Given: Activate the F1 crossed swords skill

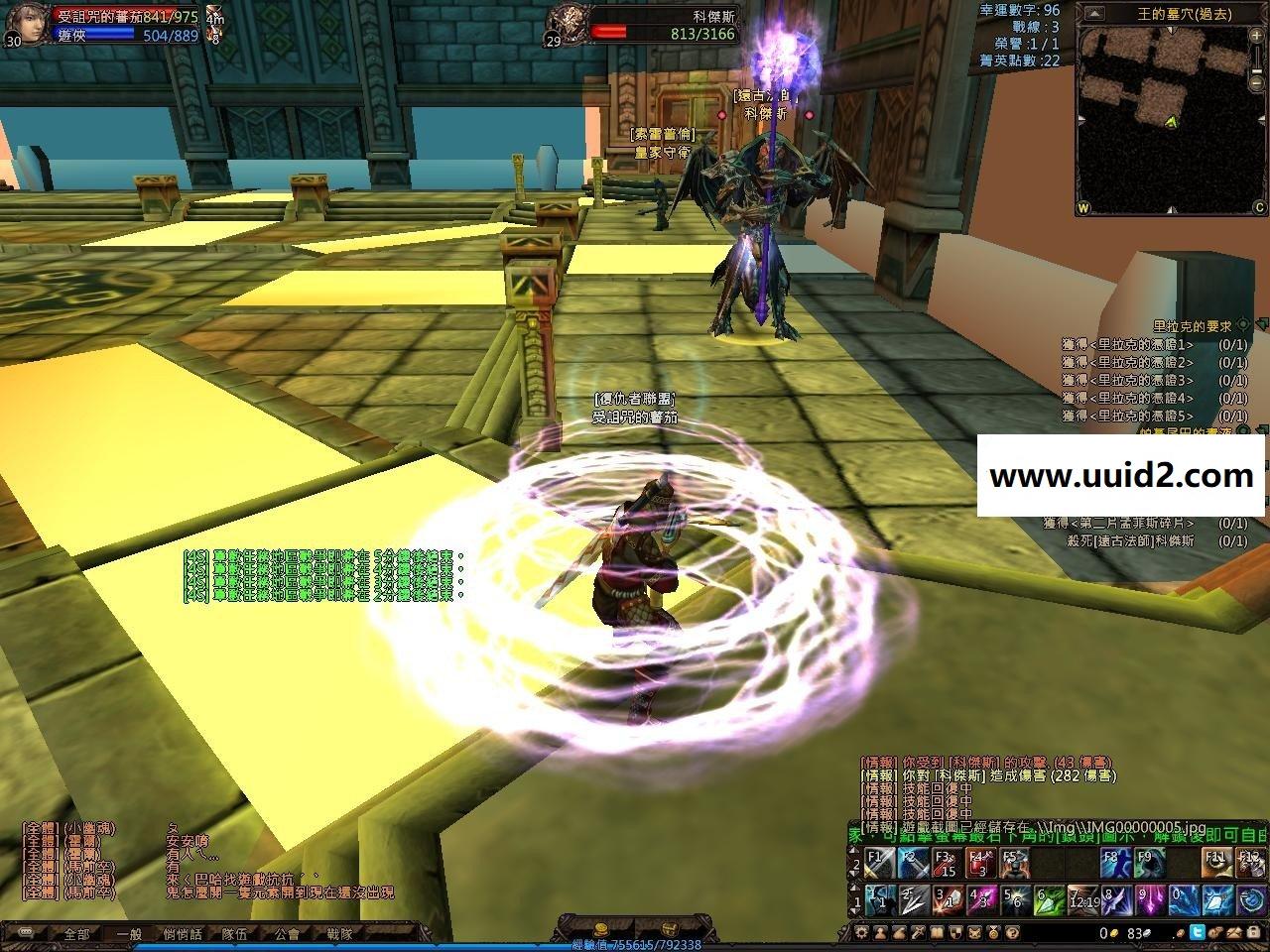Looking at the screenshot, I should [x=879, y=864].
